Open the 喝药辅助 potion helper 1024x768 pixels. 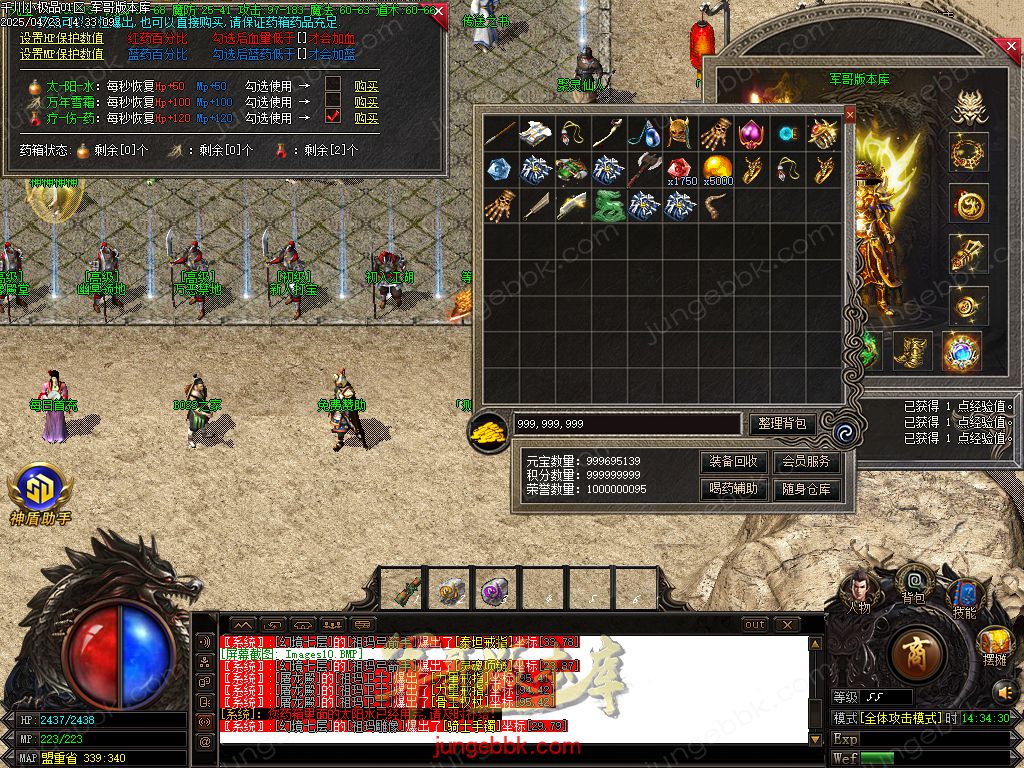735,489
